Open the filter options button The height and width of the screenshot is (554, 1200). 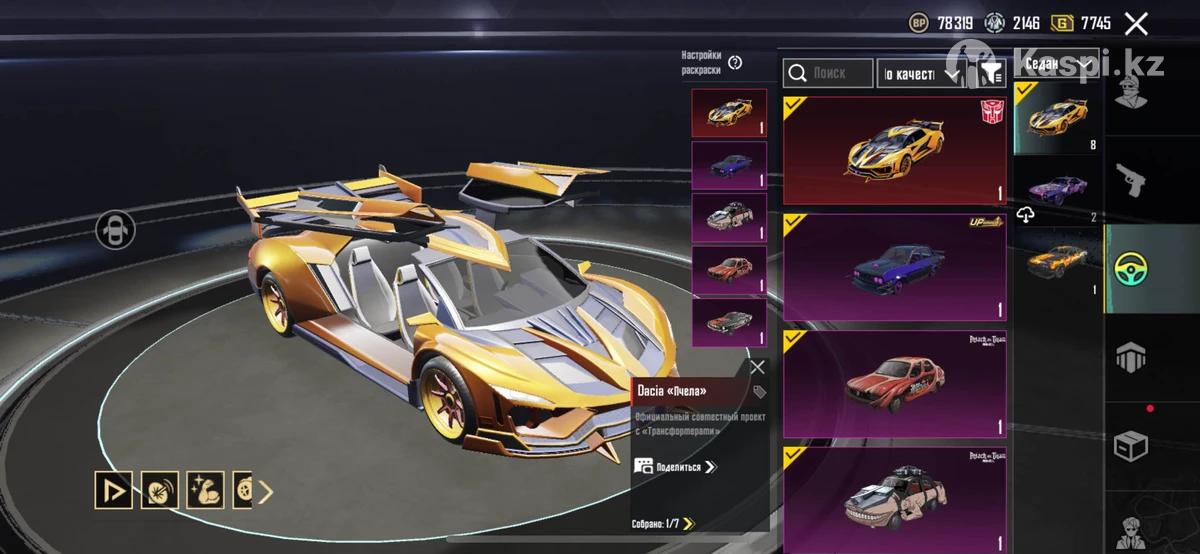990,73
